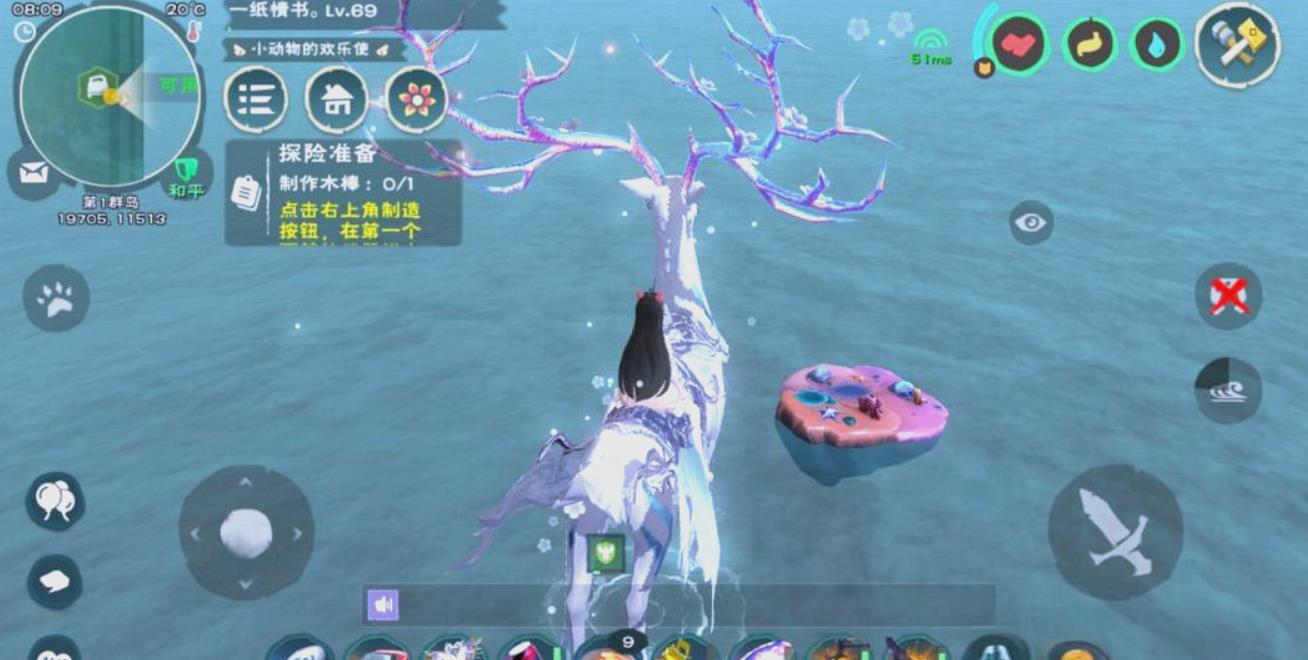The height and width of the screenshot is (660, 1308).
Task: Tap the blue water drop thirst icon
Action: (x=1157, y=45)
